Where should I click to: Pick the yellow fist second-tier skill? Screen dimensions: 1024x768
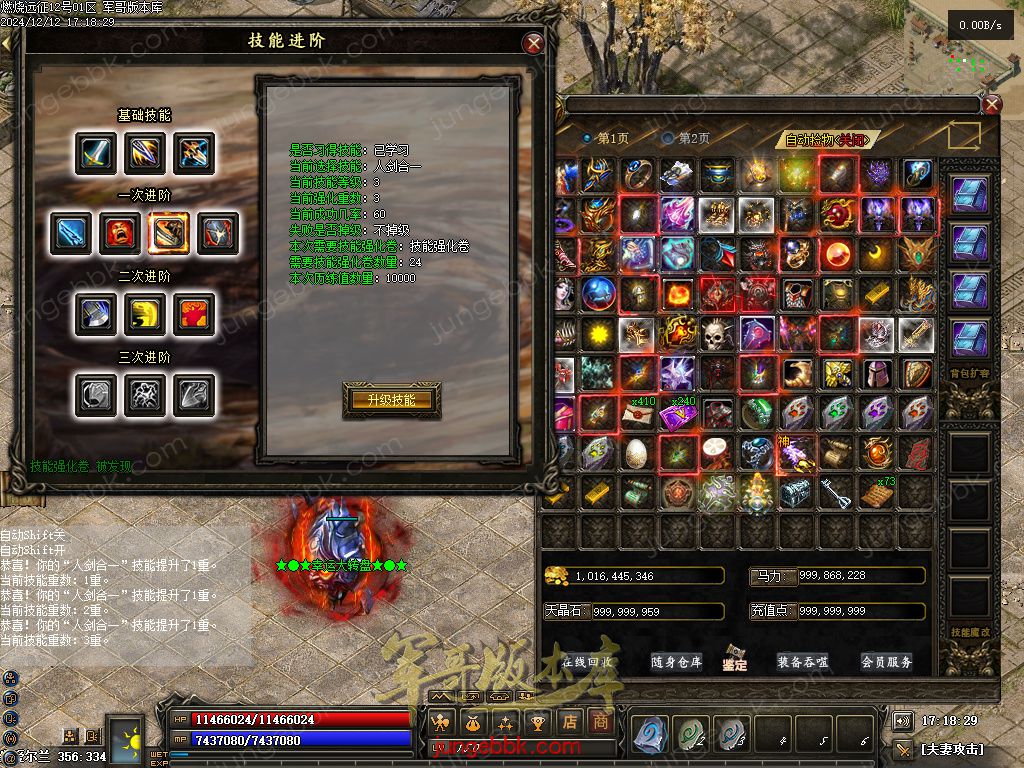point(144,314)
